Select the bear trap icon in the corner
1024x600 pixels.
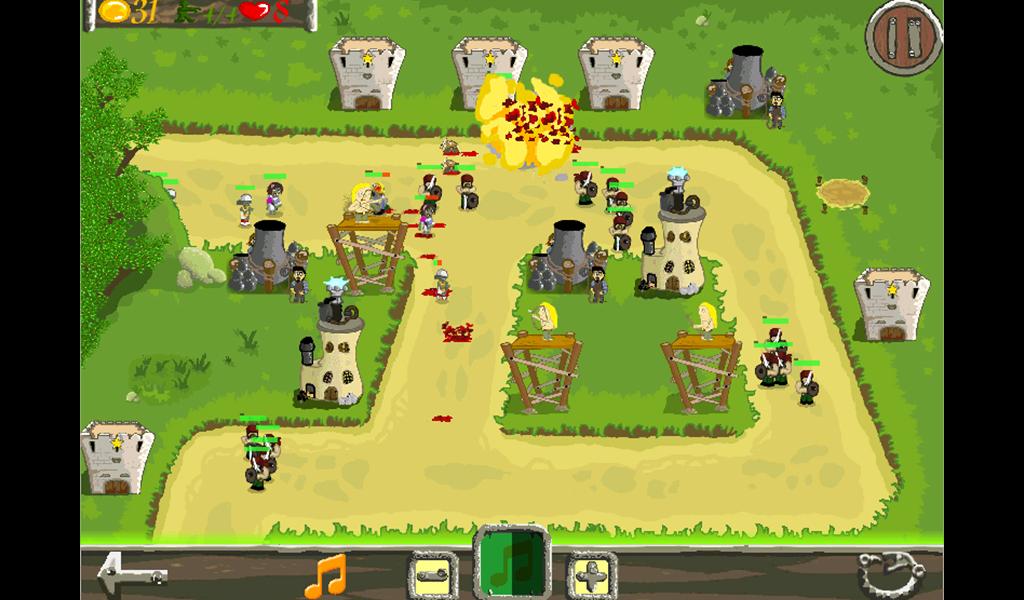pos(890,574)
